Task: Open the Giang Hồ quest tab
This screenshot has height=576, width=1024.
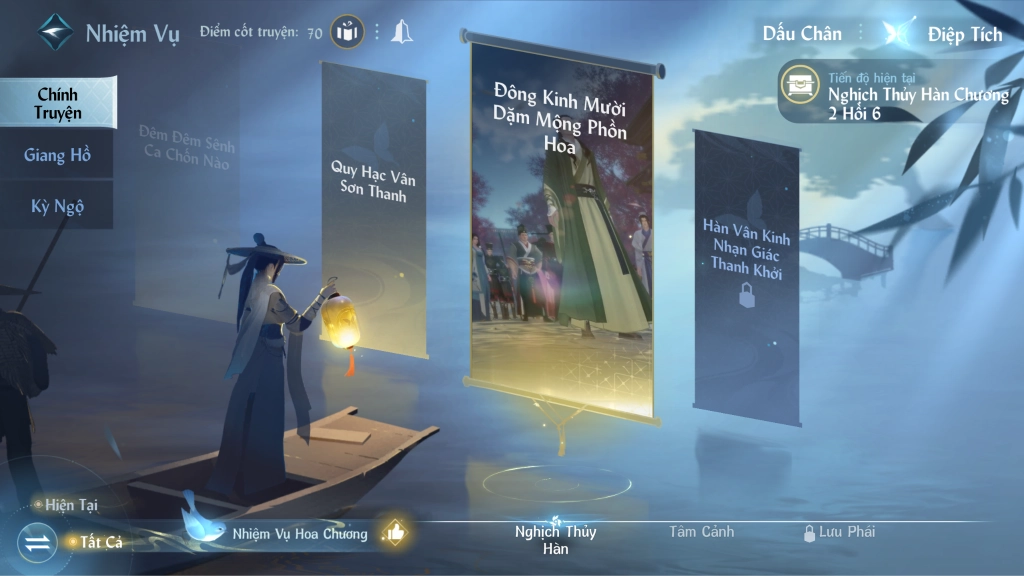Action: coord(57,155)
